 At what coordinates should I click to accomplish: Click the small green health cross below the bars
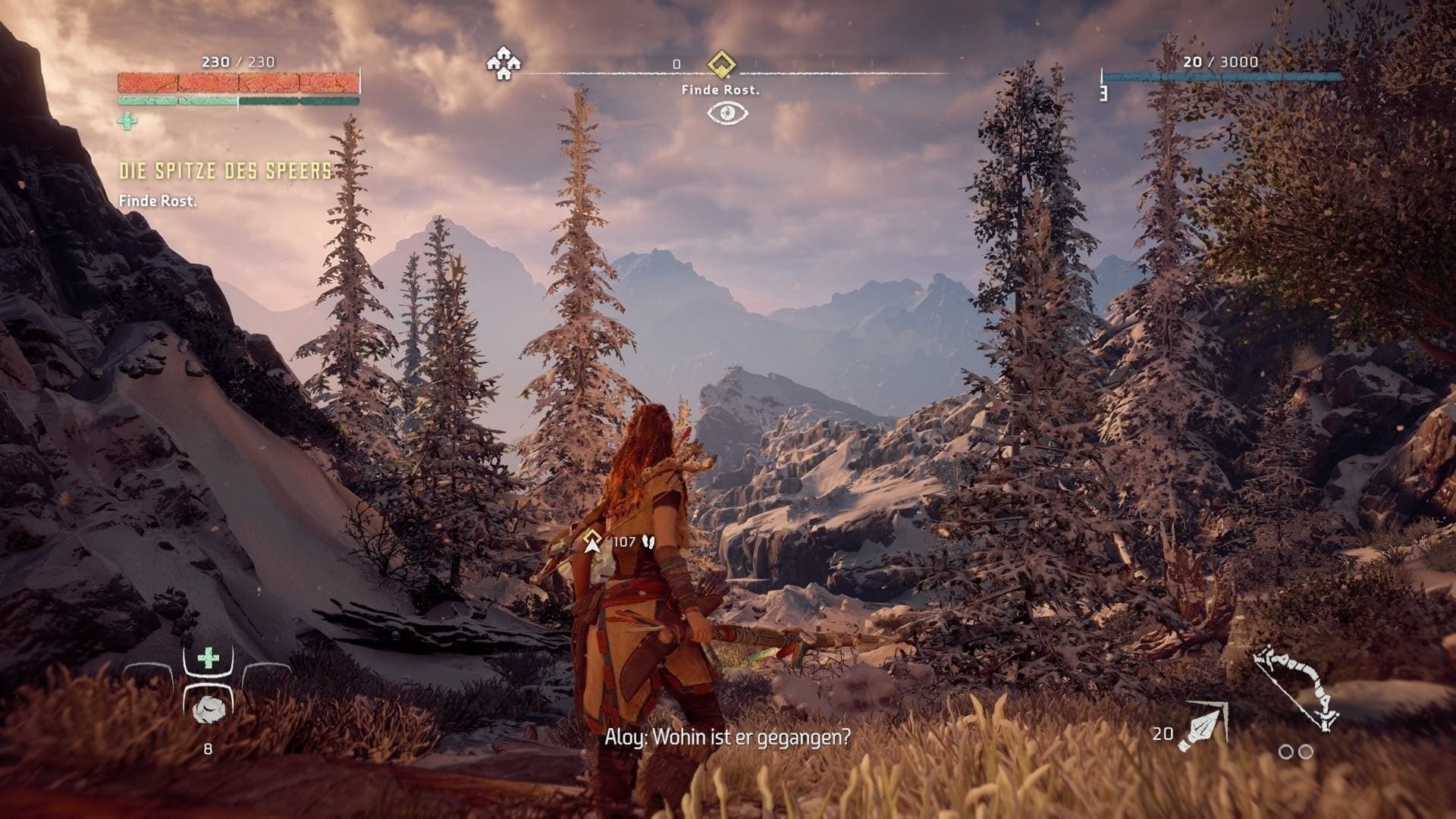click(127, 121)
